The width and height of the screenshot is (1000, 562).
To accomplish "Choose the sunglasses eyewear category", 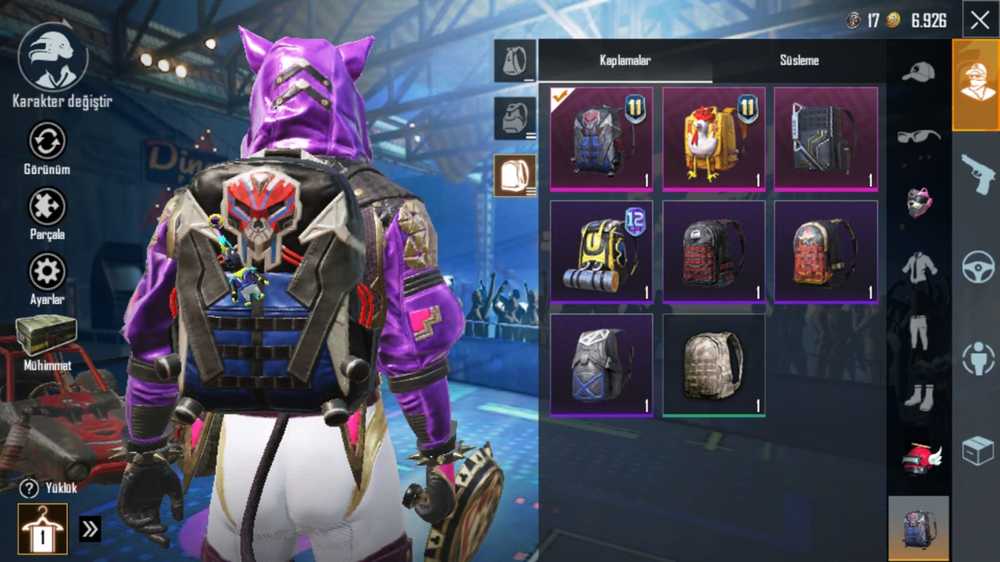I will [918, 137].
